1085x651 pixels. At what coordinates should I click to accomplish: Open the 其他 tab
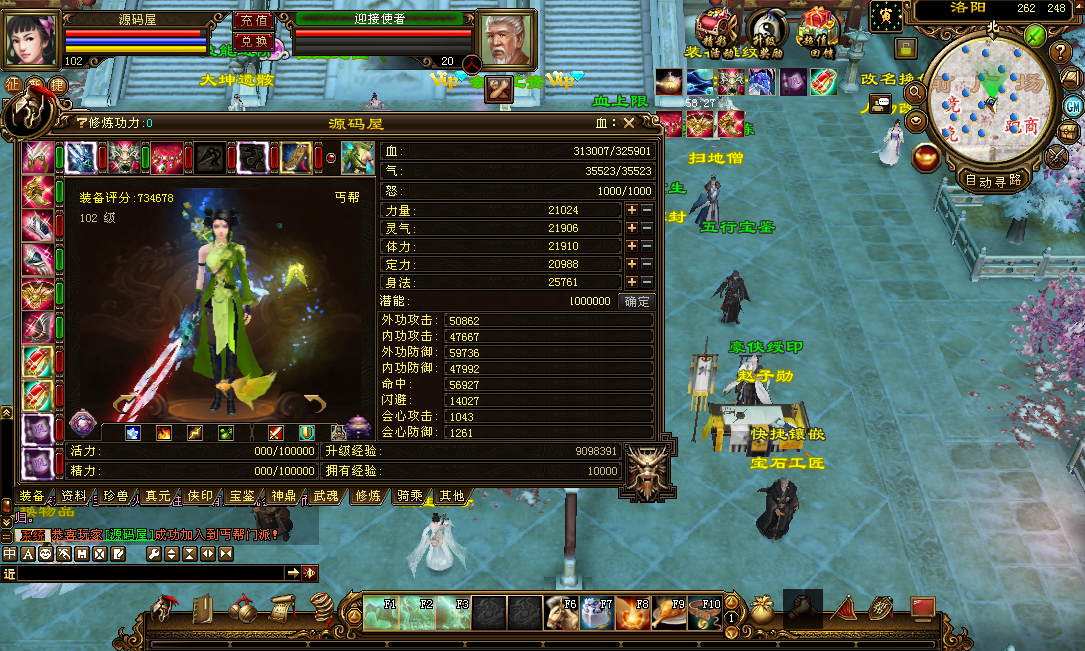tap(451, 496)
